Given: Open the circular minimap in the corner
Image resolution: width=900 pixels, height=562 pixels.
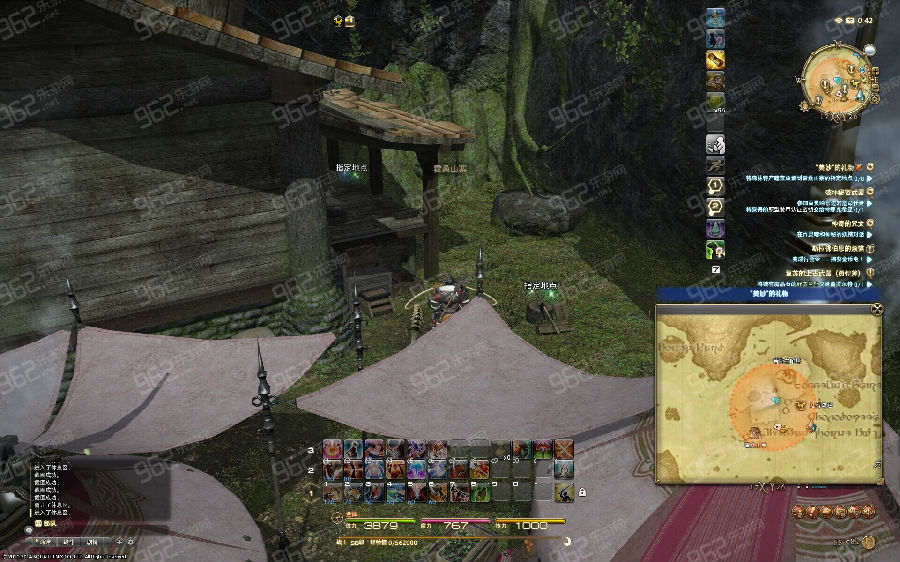Looking at the screenshot, I should 835,80.
